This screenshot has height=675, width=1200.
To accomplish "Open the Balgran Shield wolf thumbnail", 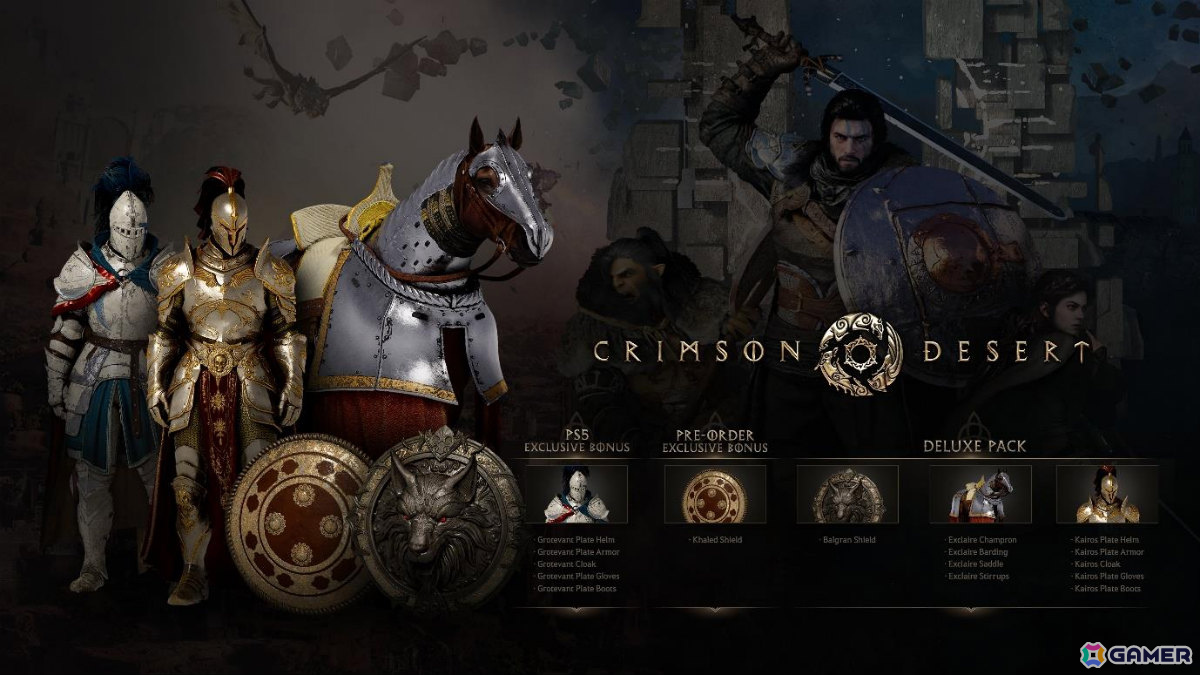I will (847, 494).
